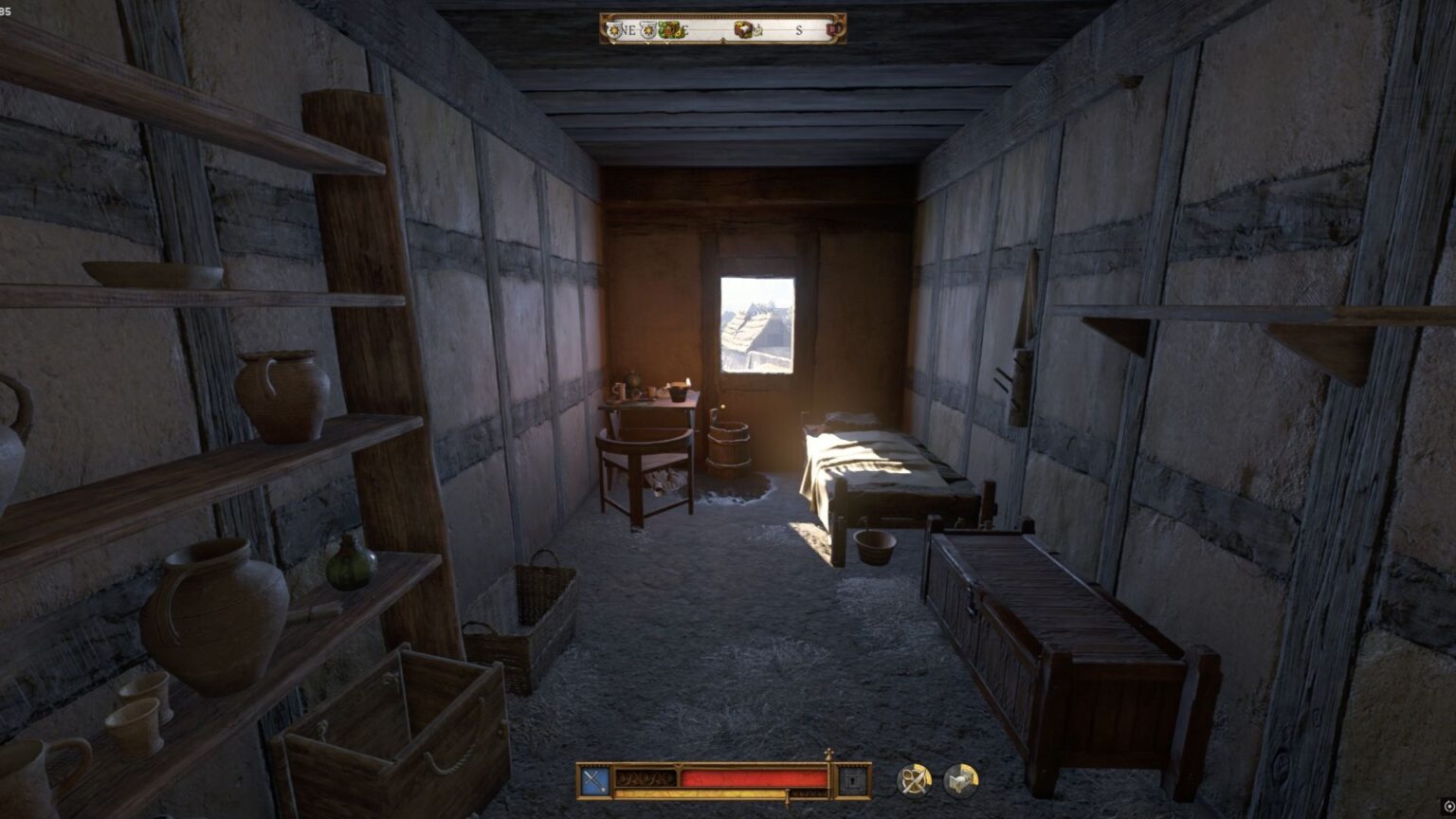Click the mug tavern marker on the compass
Viewport: 1456px width, 819px height.
tap(832, 30)
